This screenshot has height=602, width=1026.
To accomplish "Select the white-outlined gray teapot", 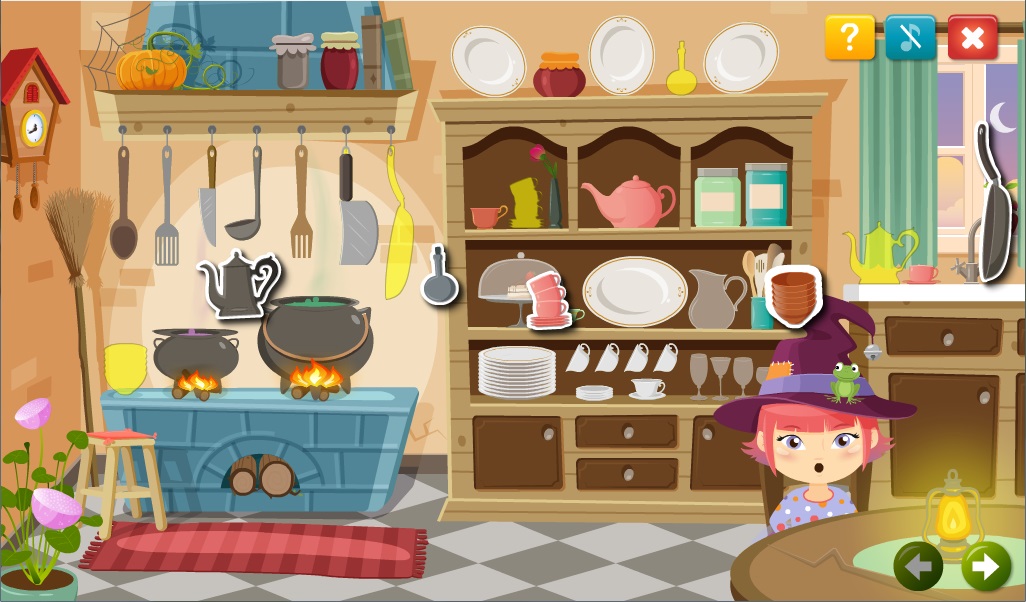I will (x=237, y=282).
